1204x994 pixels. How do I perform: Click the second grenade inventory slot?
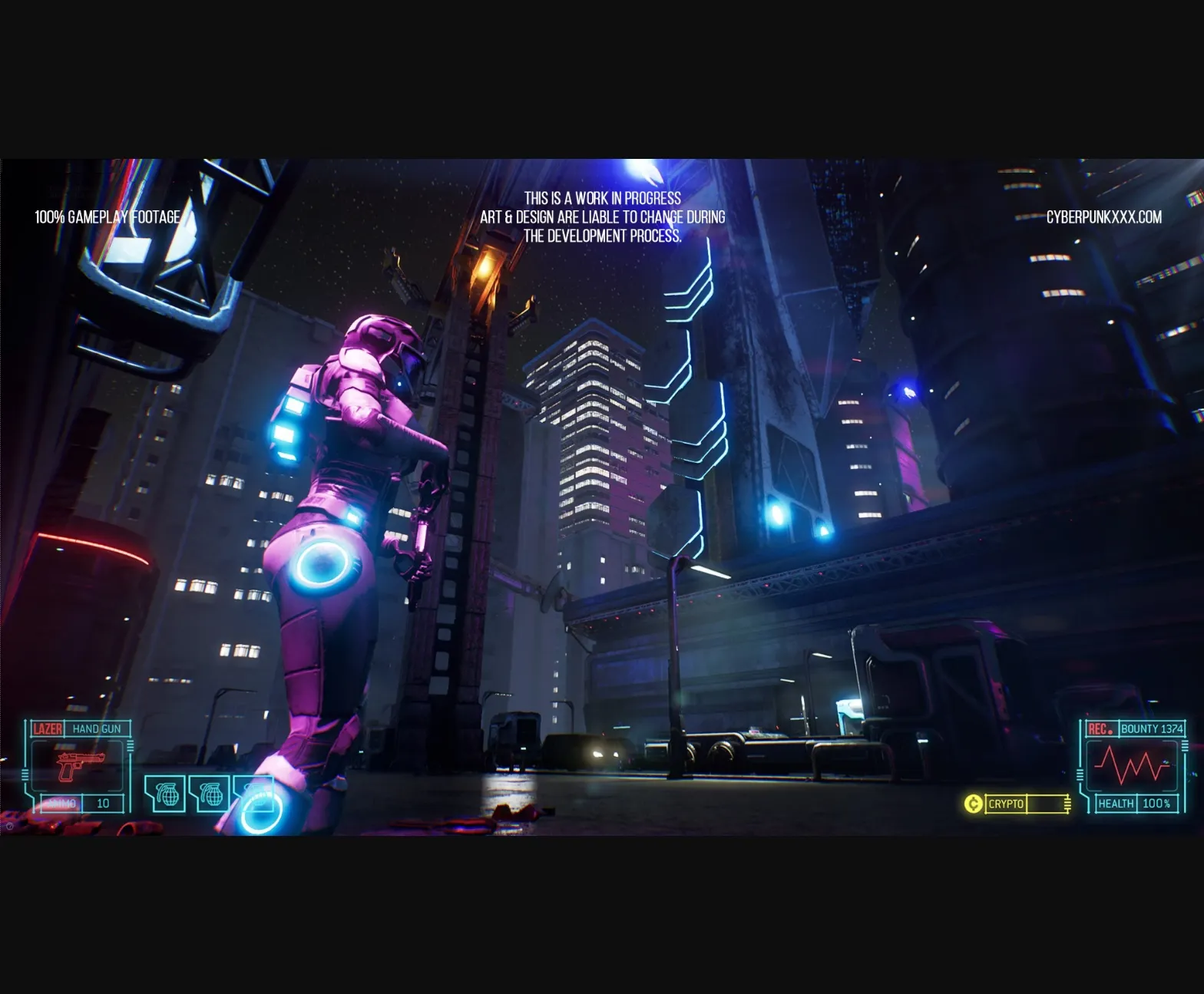(209, 794)
